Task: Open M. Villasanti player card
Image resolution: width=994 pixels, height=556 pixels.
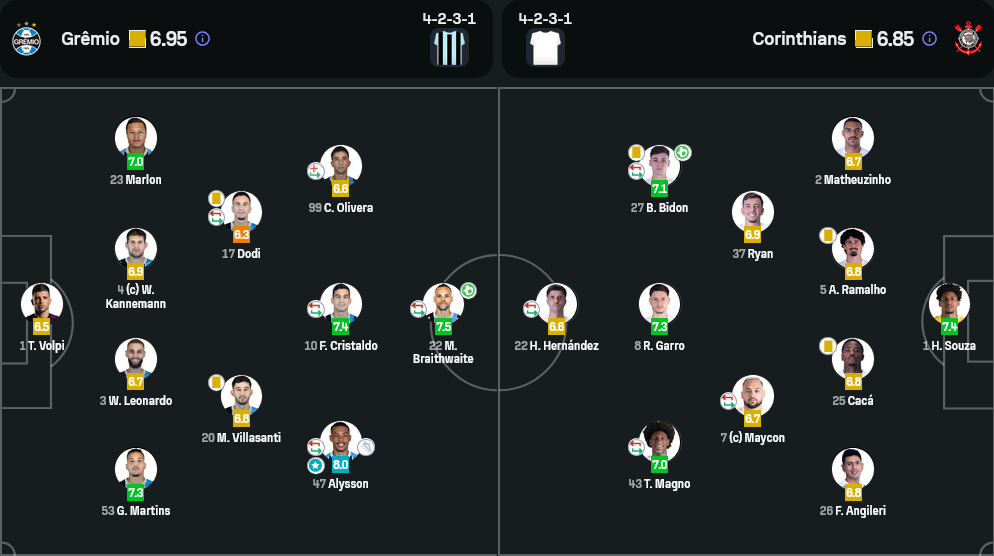Action: coord(241,396)
